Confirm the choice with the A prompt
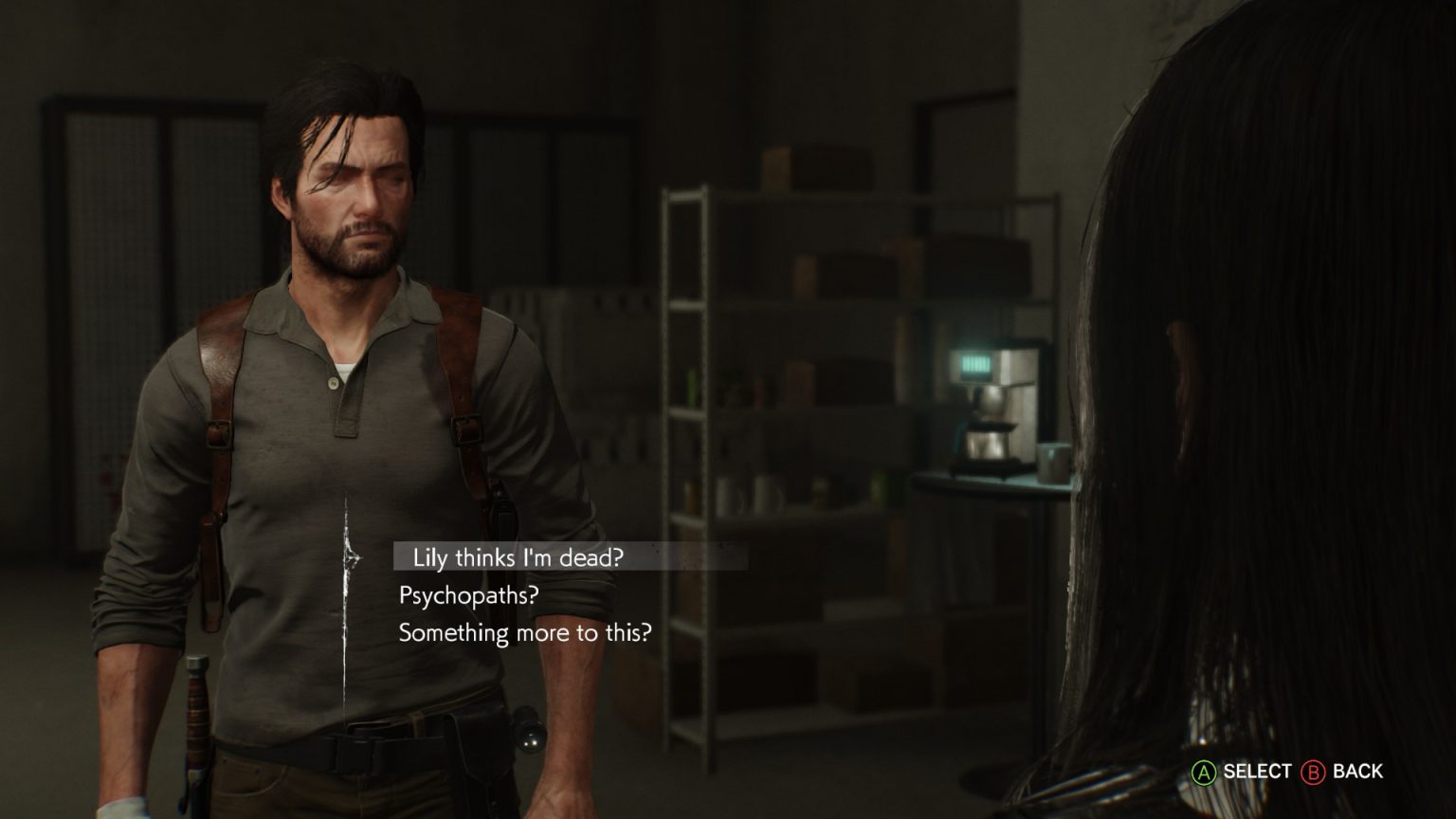 [1205, 773]
